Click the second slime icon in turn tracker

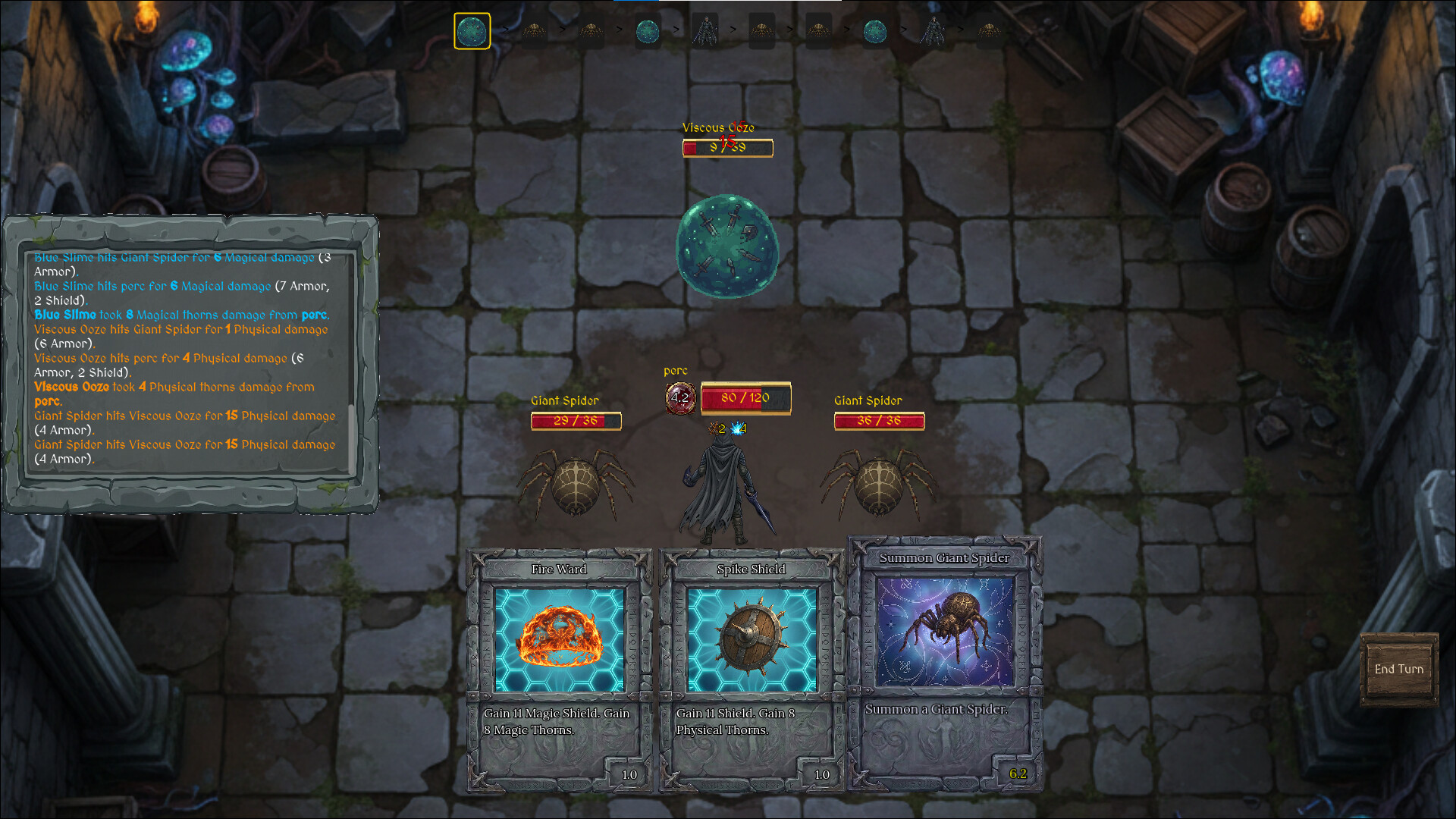pyautogui.click(x=648, y=29)
